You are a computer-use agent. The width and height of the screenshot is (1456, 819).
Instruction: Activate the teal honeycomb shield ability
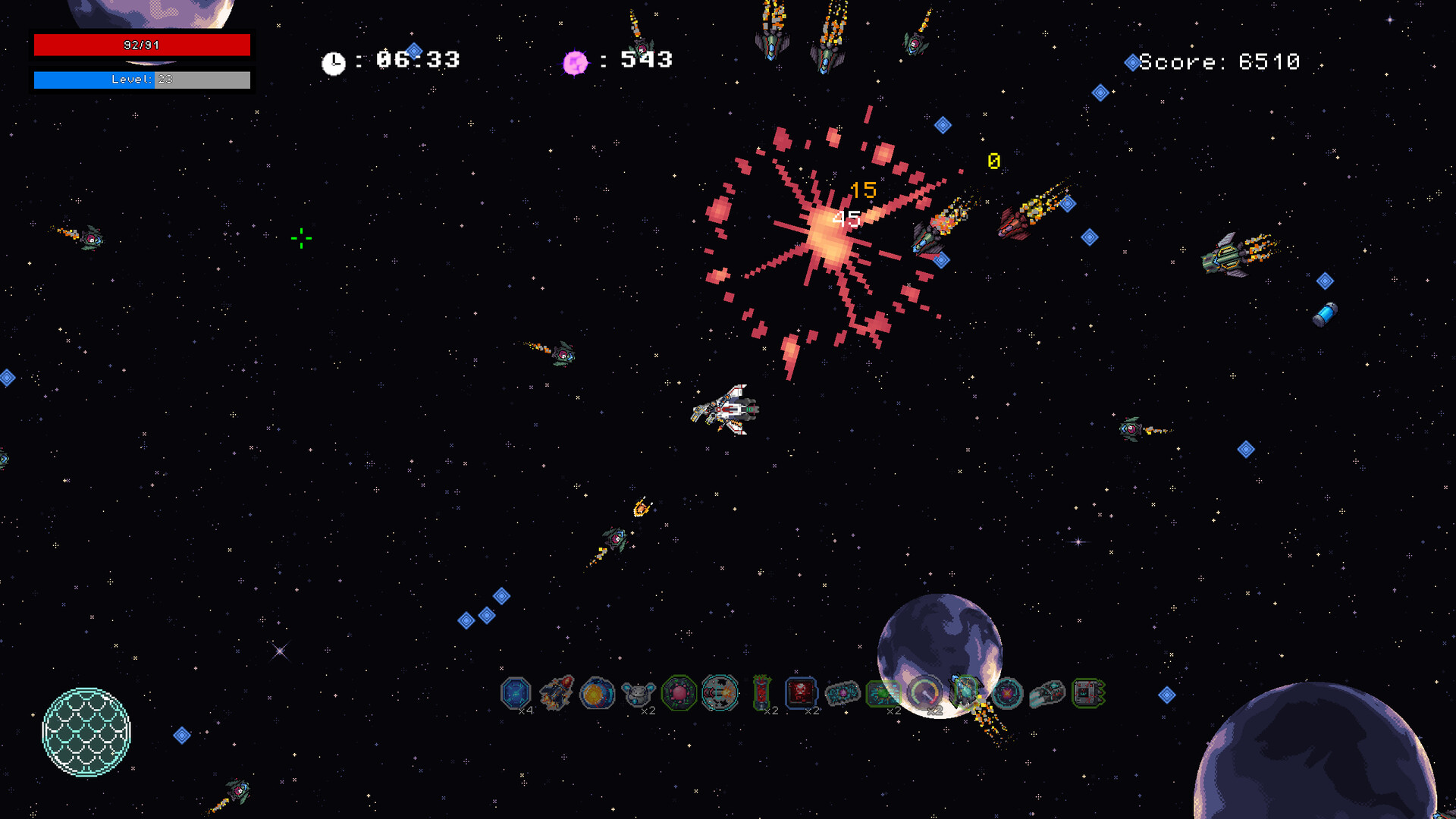(86, 732)
